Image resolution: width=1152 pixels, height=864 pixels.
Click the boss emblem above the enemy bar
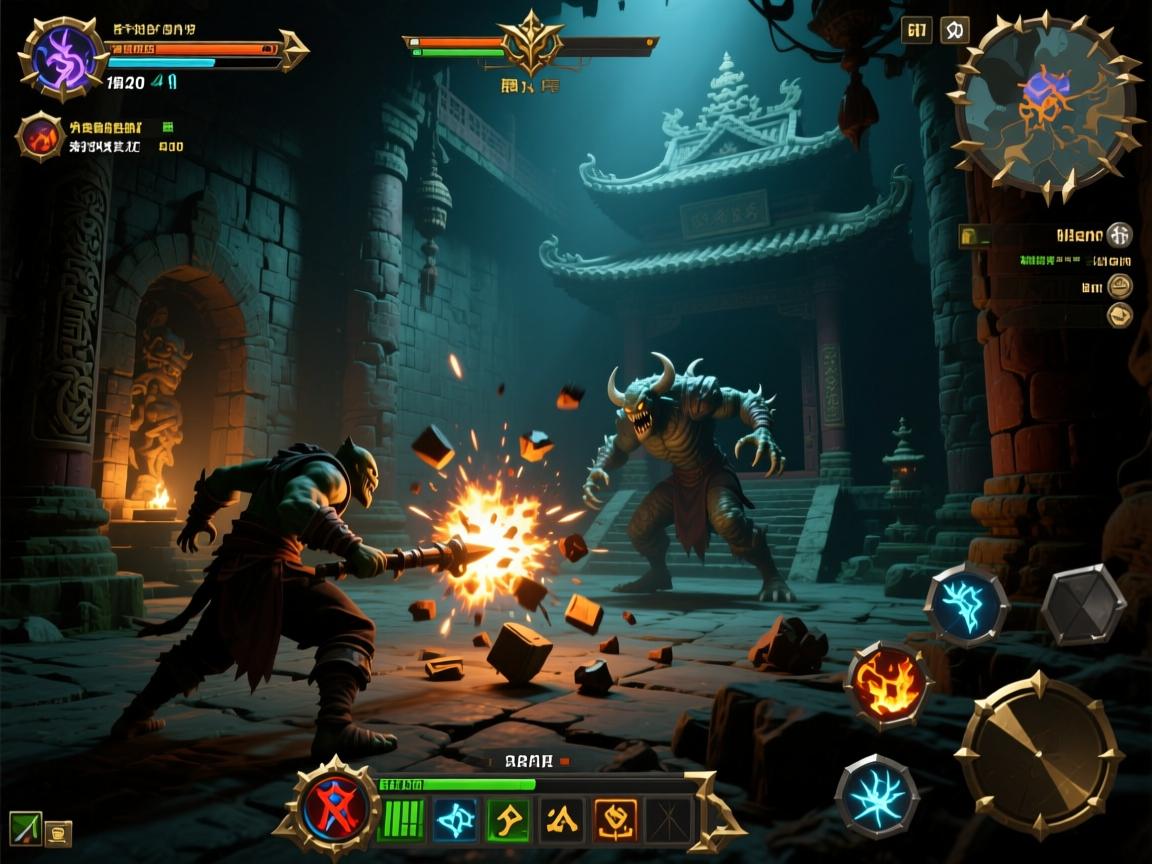pyautogui.click(x=530, y=42)
